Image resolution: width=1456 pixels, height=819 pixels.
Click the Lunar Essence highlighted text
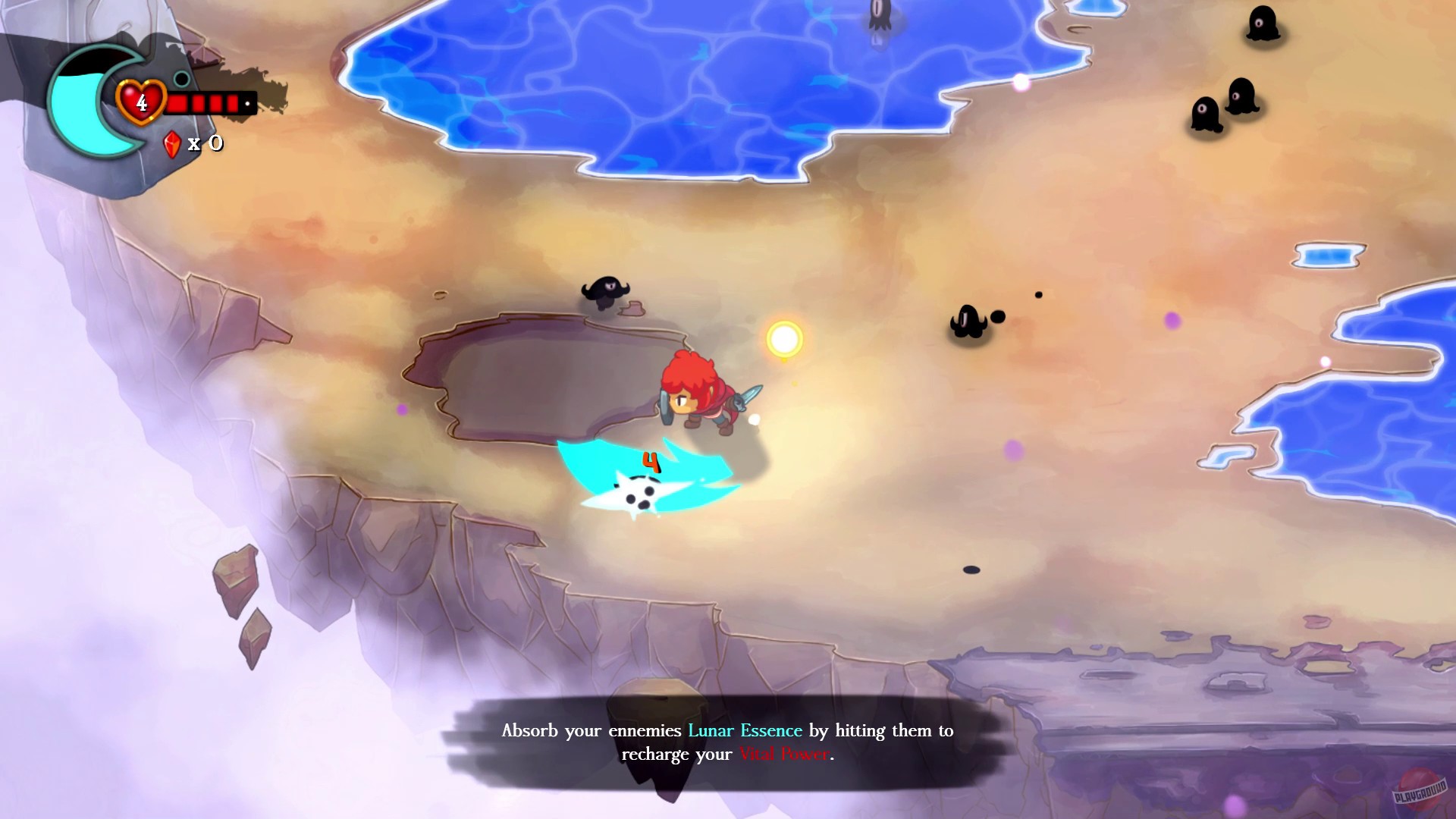click(744, 730)
